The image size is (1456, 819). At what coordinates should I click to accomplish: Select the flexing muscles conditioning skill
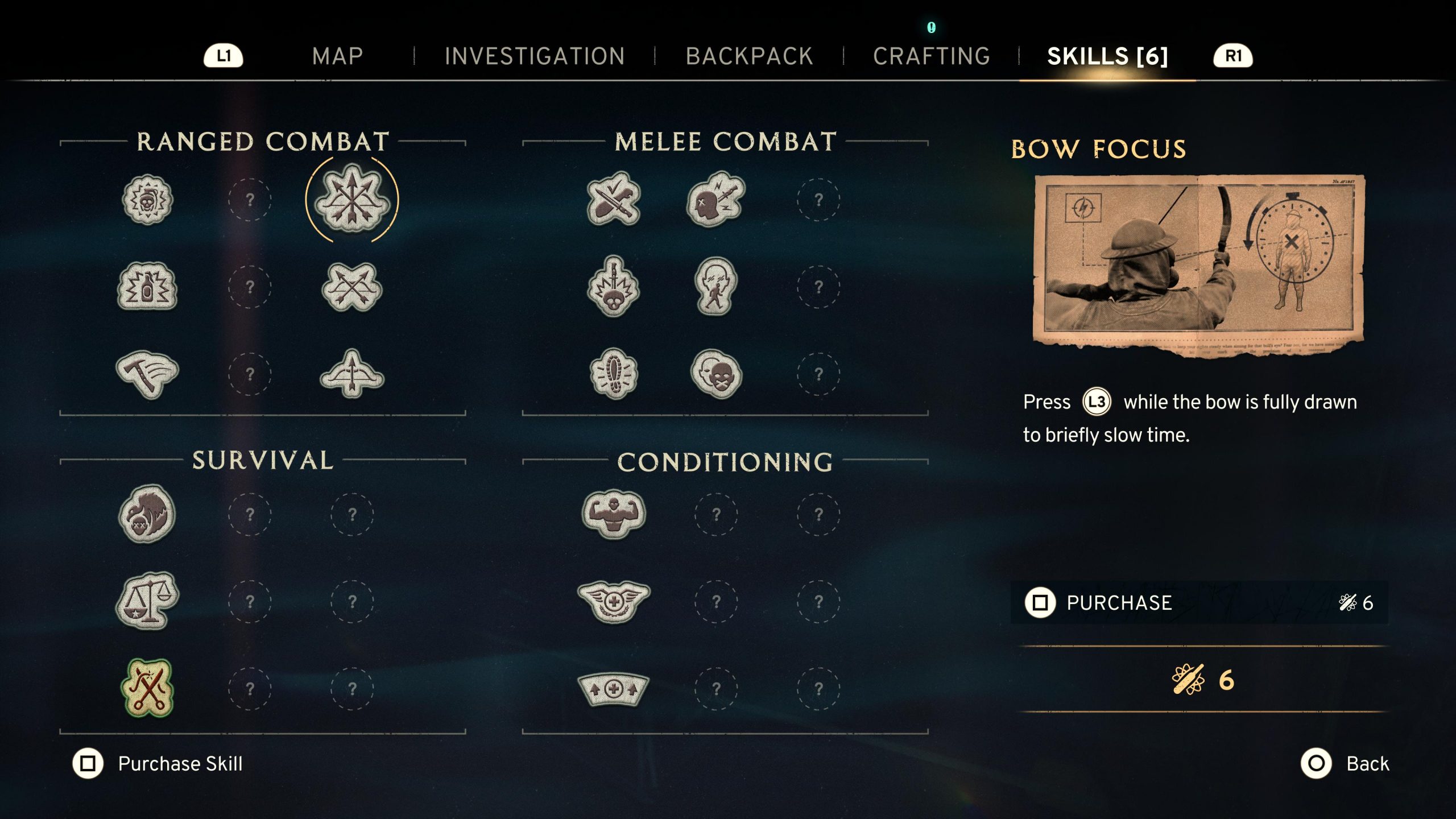tap(614, 514)
